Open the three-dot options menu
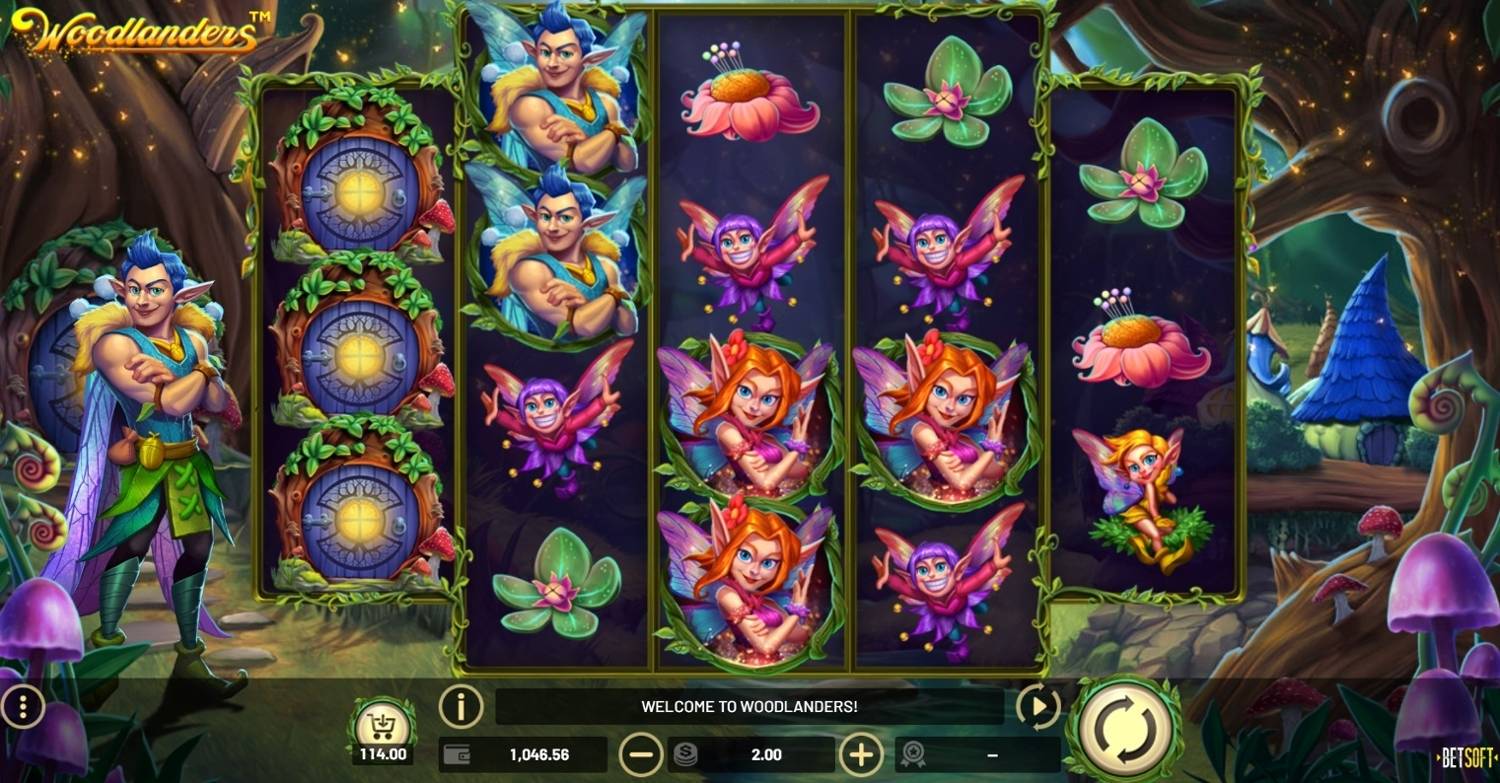This screenshot has height=783, width=1500. point(24,708)
